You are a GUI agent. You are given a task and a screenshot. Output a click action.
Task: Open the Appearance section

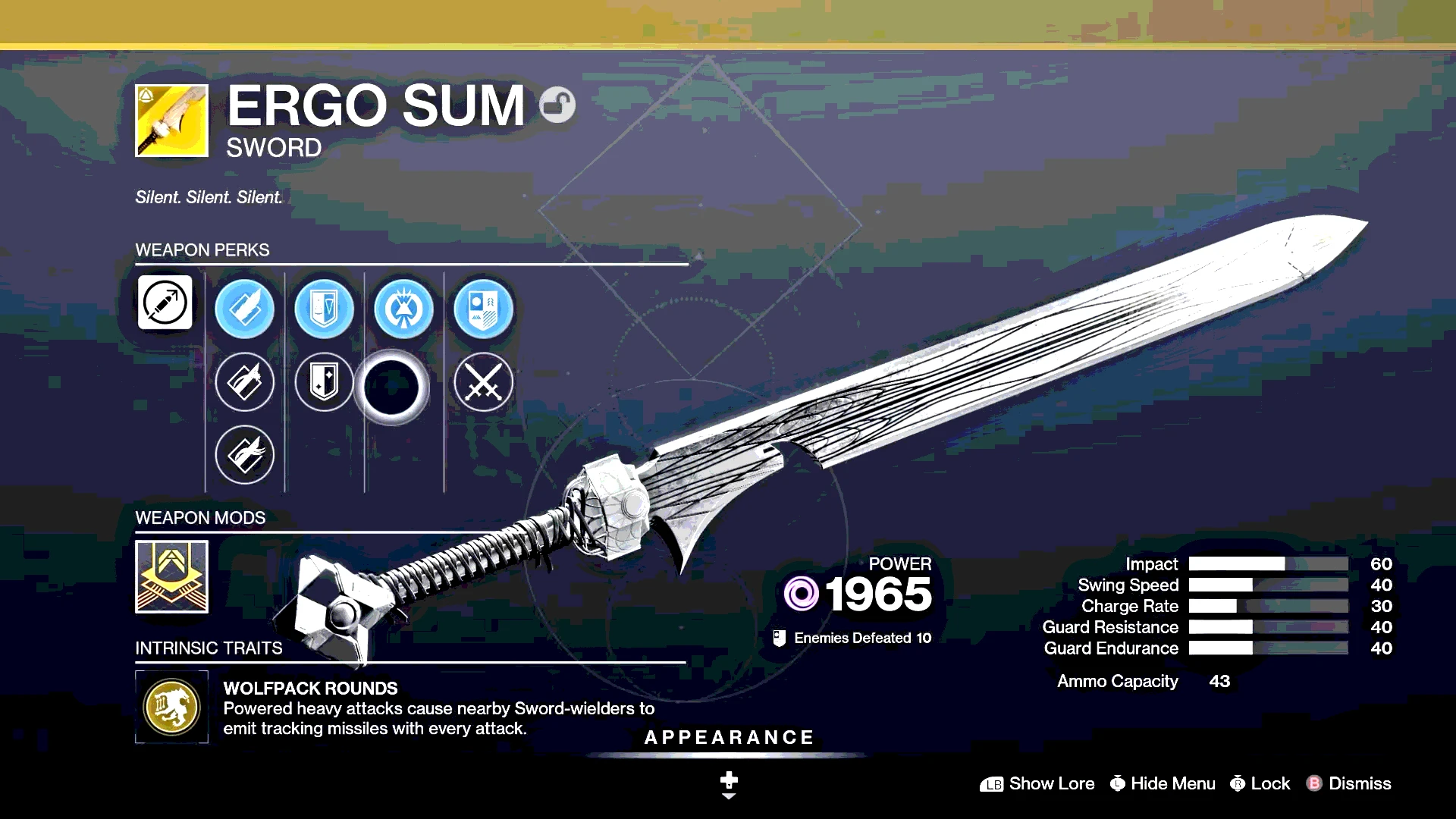pyautogui.click(x=729, y=738)
